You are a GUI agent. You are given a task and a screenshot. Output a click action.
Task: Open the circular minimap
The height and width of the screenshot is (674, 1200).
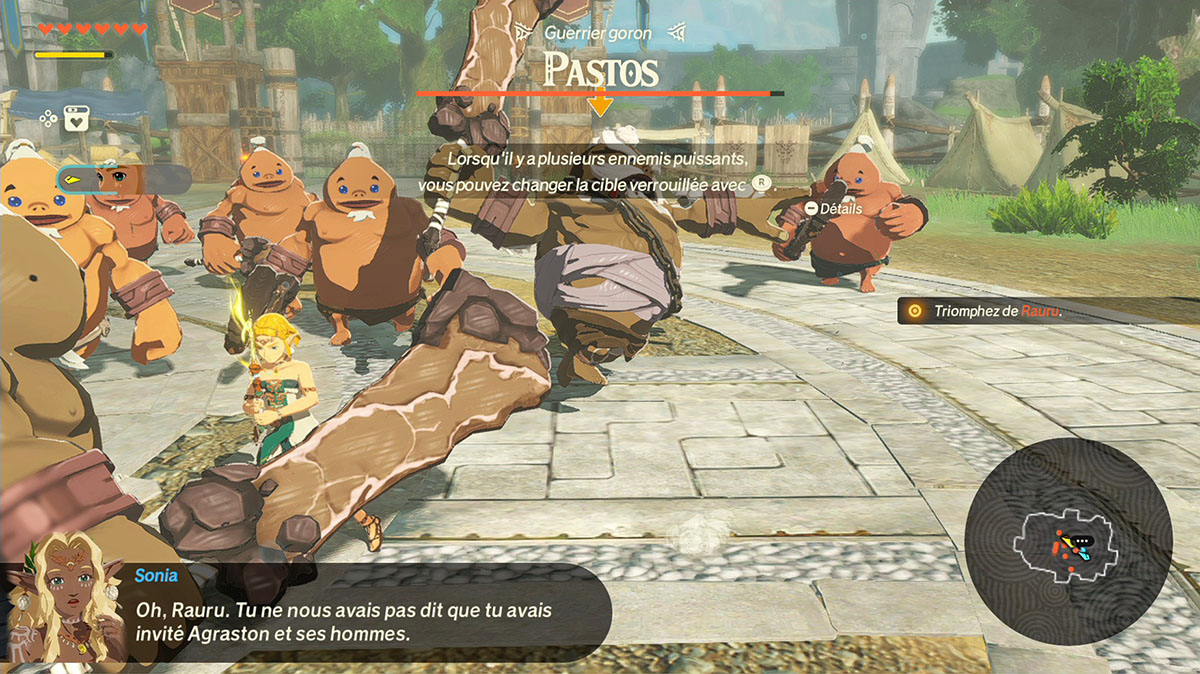pos(1069,542)
